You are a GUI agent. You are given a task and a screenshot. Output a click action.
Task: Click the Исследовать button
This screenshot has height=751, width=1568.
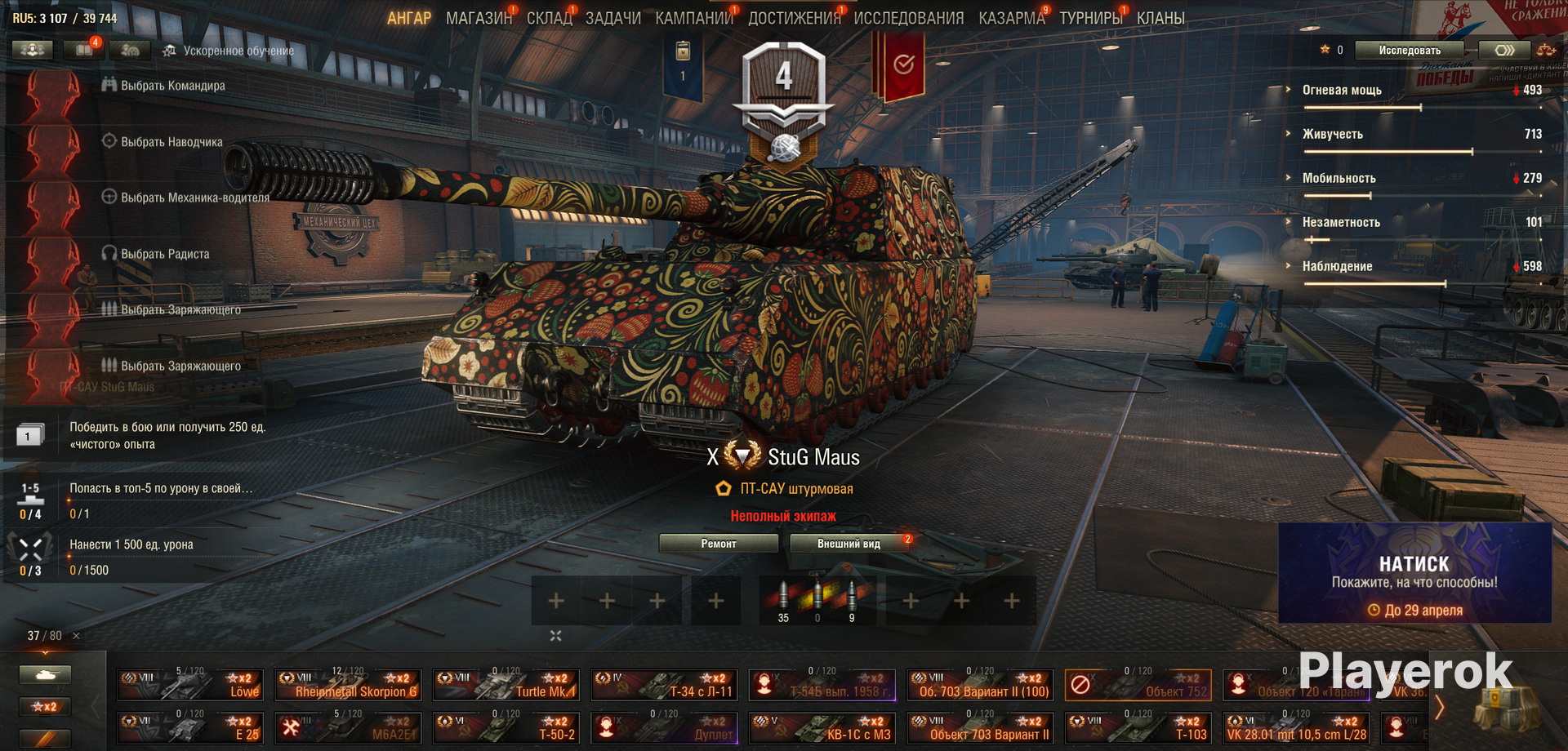(x=1409, y=51)
